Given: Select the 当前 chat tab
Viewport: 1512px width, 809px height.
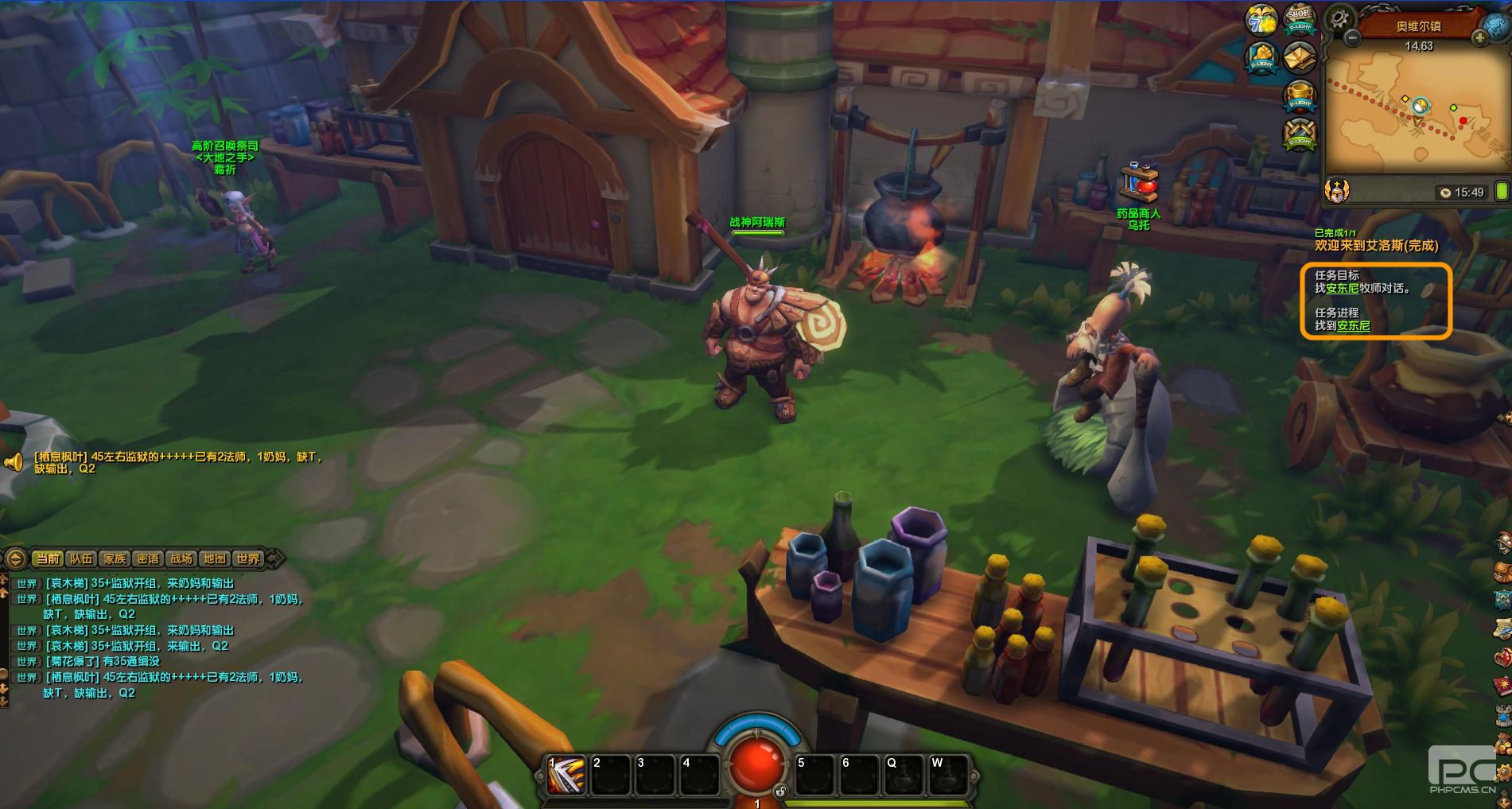Looking at the screenshot, I should (x=48, y=558).
